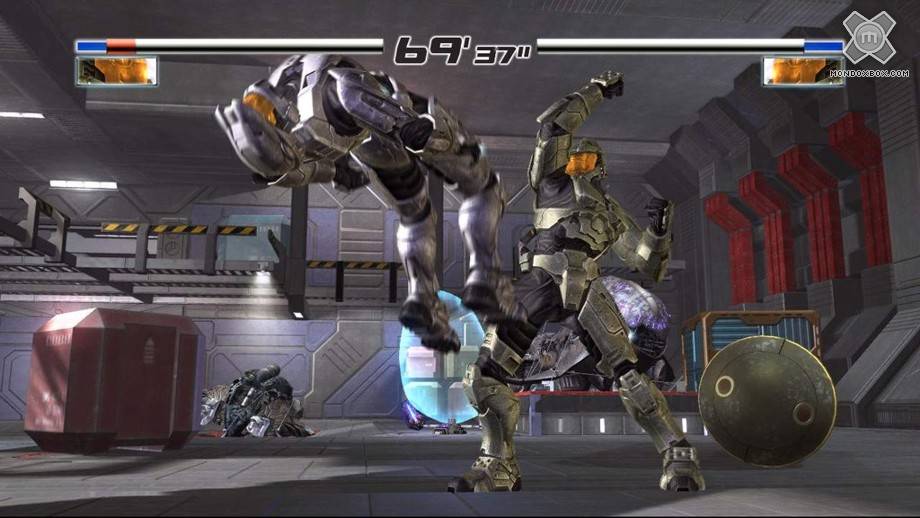Click the right player's Spartan portrait
Screen dimensions: 920x518
pyautogui.click(x=802, y=70)
